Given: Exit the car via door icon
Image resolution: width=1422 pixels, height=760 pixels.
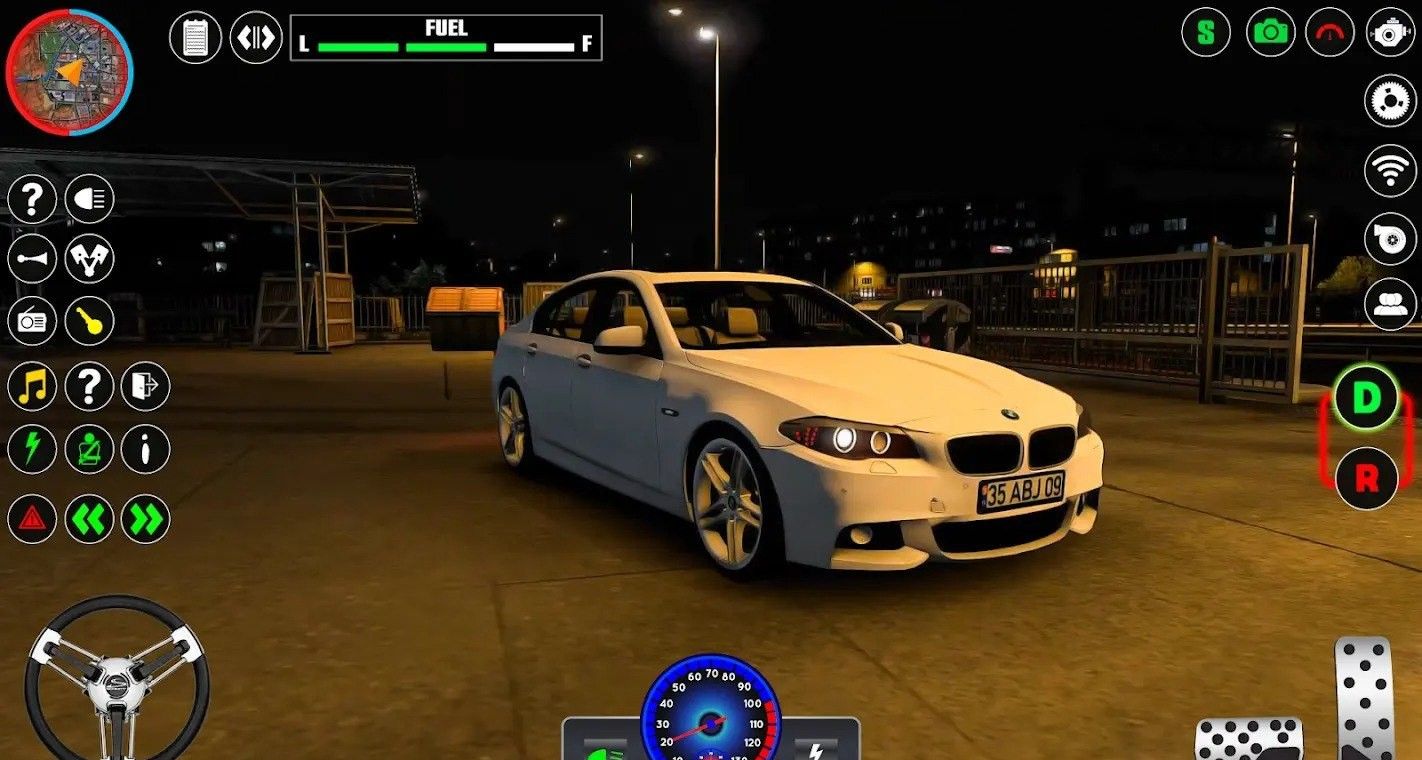Looking at the screenshot, I should click(146, 386).
